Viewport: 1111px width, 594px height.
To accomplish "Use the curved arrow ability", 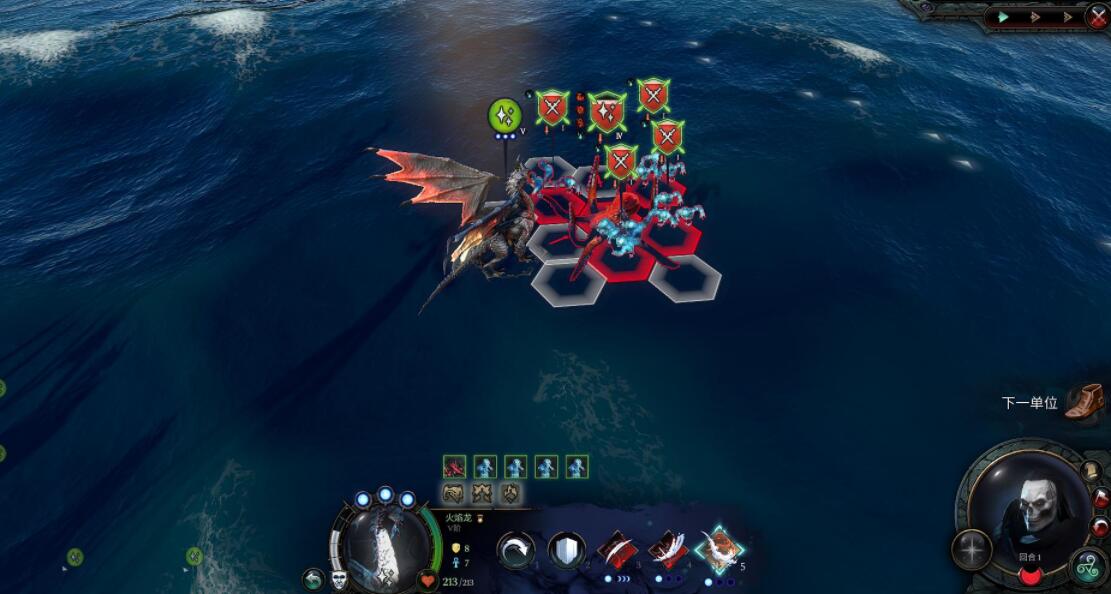I will click(516, 550).
